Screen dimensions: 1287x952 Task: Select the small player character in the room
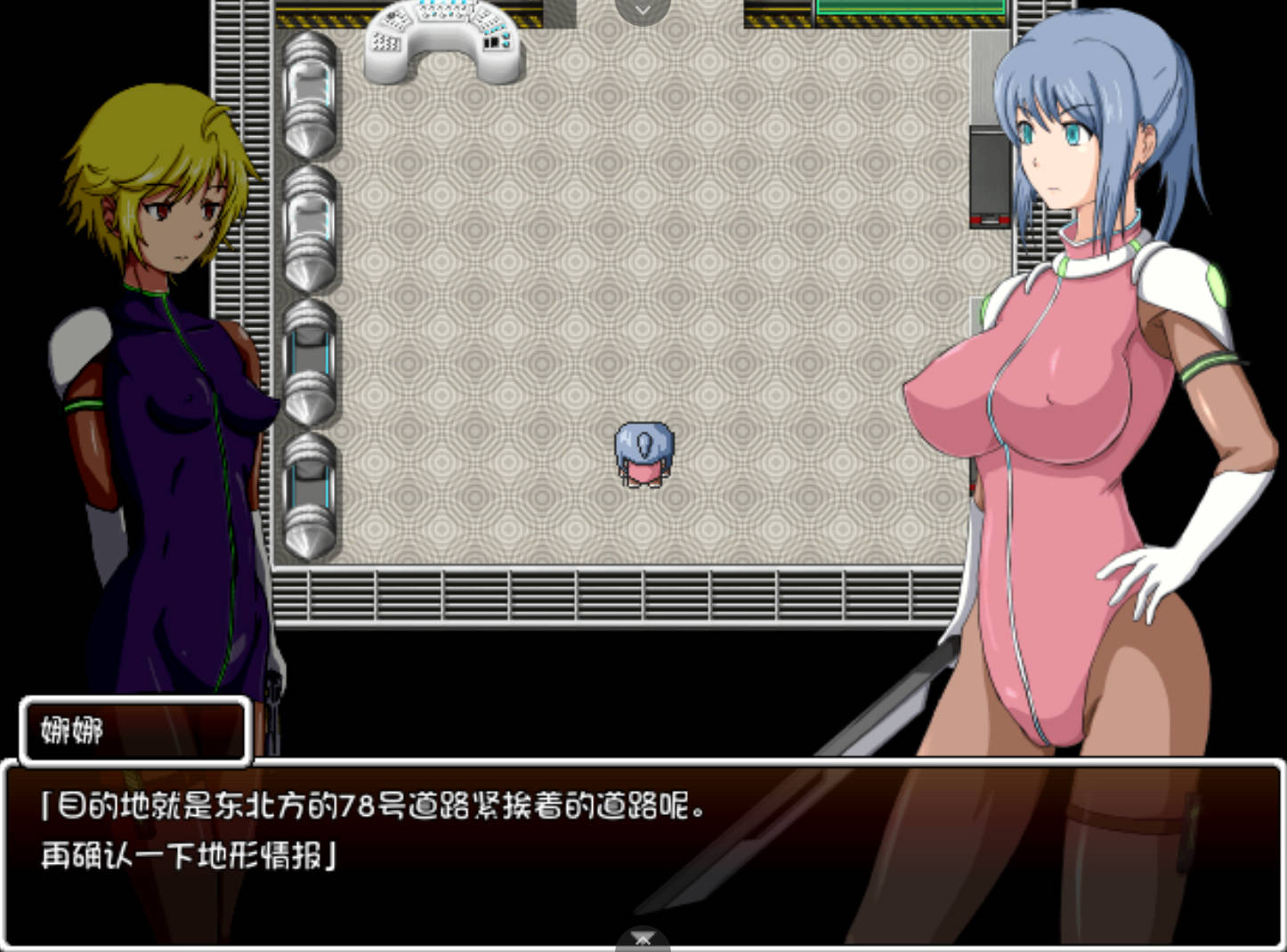[x=643, y=454]
